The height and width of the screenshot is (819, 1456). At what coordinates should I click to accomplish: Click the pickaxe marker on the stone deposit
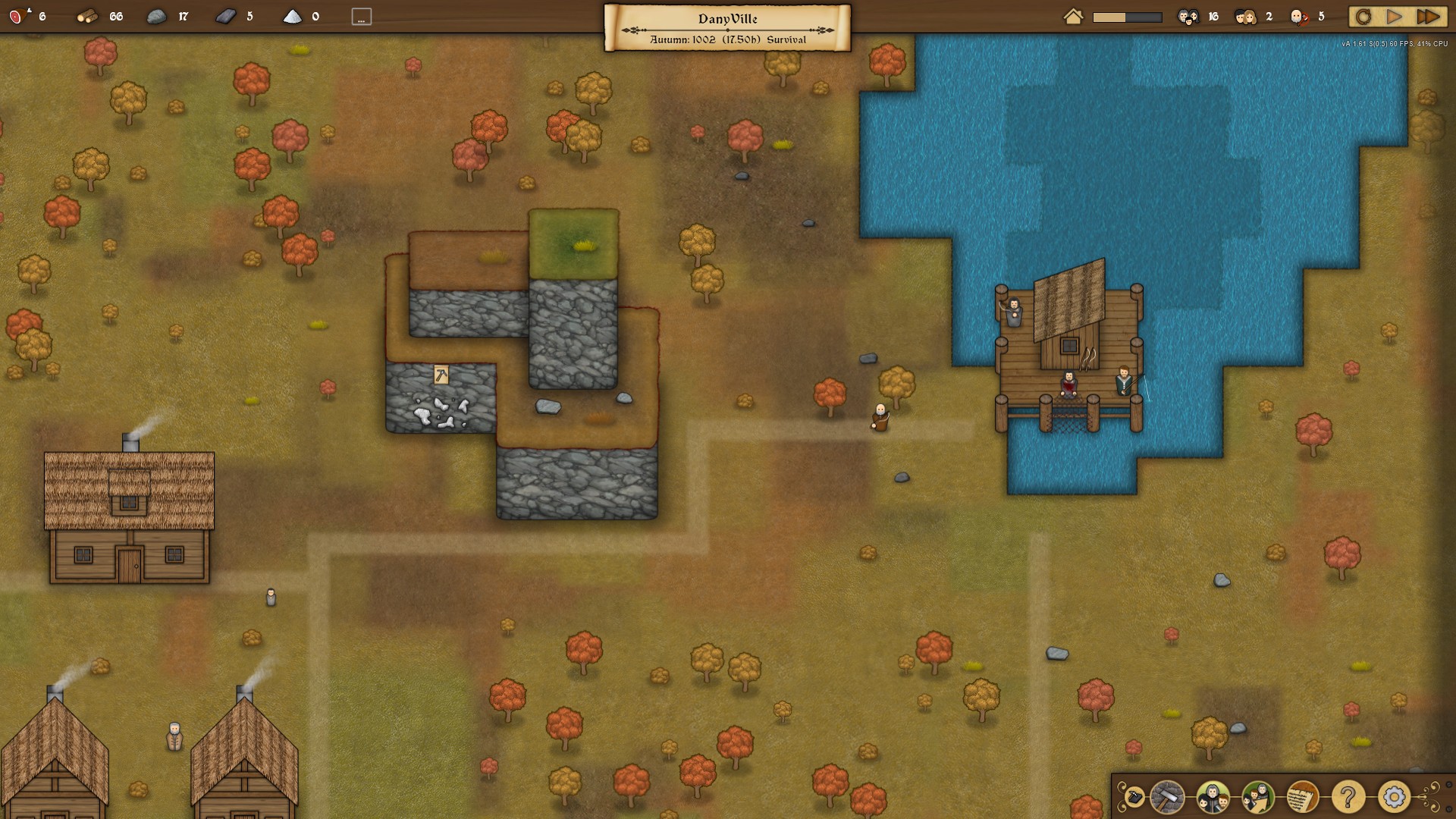point(441,375)
